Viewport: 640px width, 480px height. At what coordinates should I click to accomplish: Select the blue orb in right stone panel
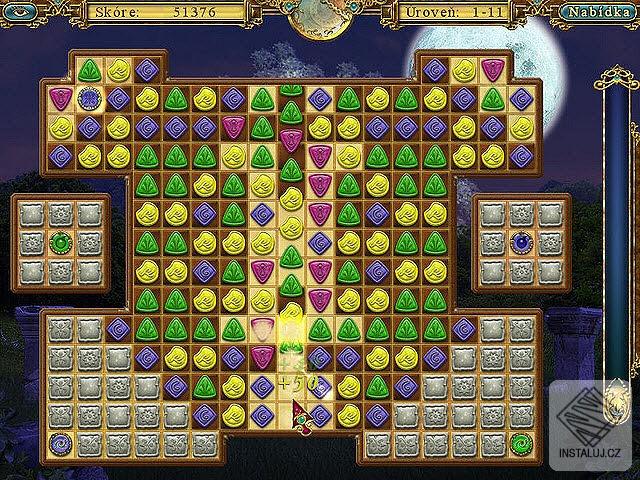click(521, 241)
